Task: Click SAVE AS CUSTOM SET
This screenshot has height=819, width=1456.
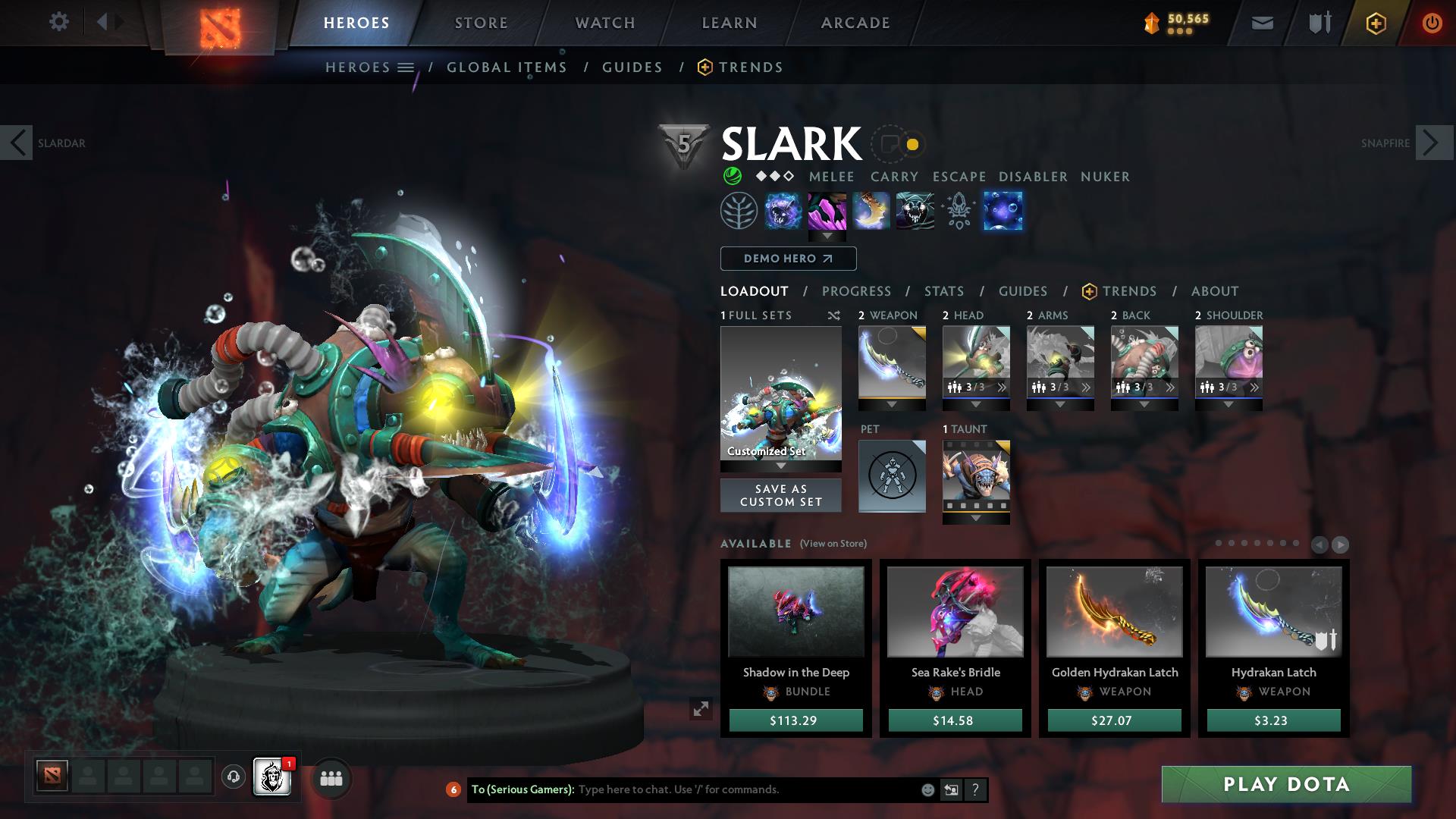Action: (x=780, y=494)
